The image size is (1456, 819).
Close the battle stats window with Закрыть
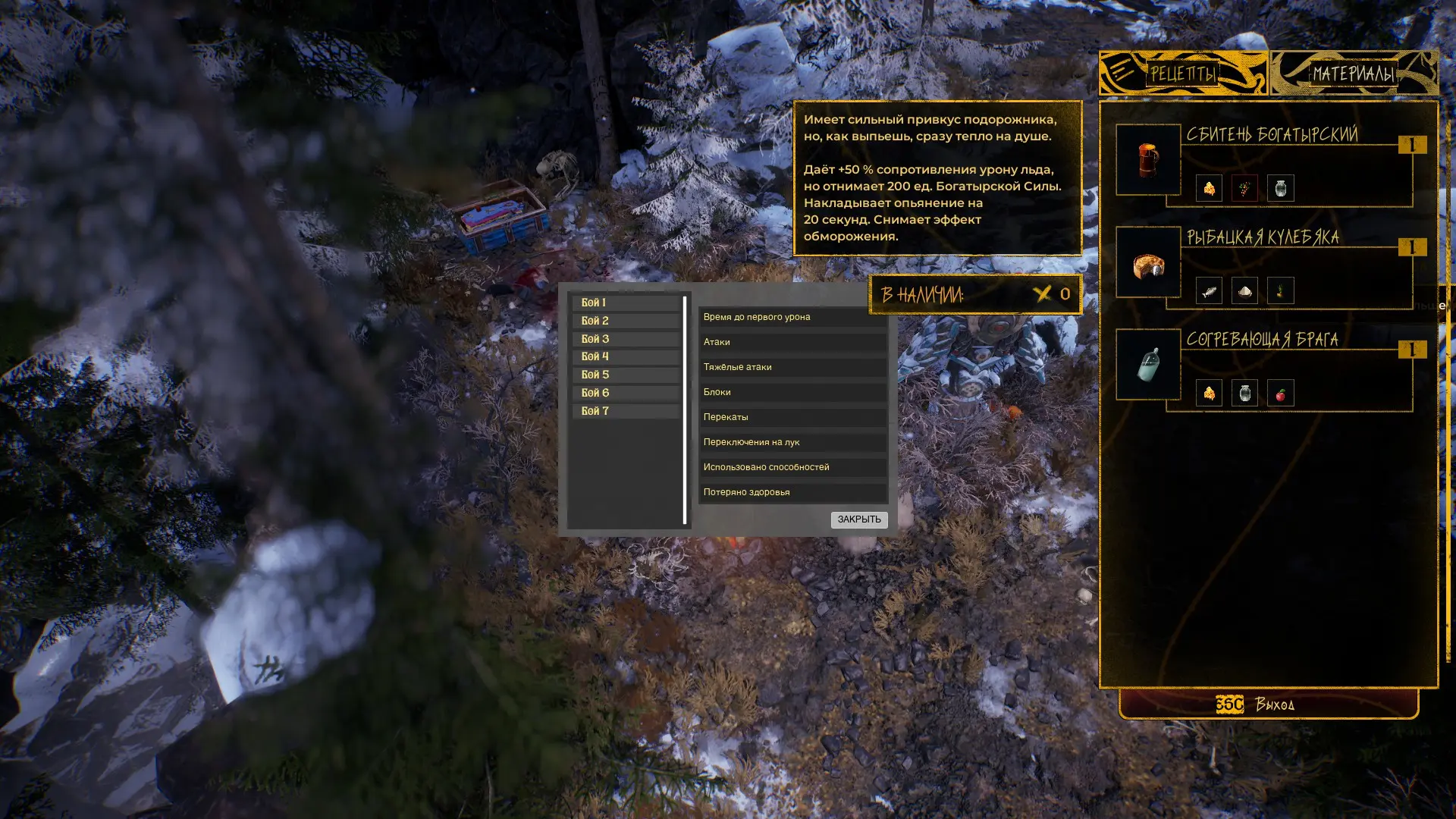tap(858, 519)
